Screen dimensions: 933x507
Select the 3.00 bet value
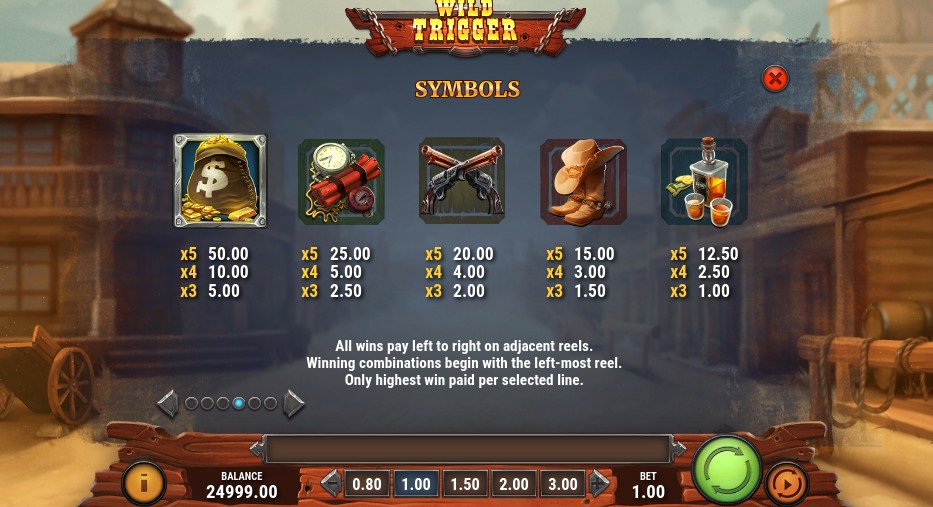tap(563, 484)
